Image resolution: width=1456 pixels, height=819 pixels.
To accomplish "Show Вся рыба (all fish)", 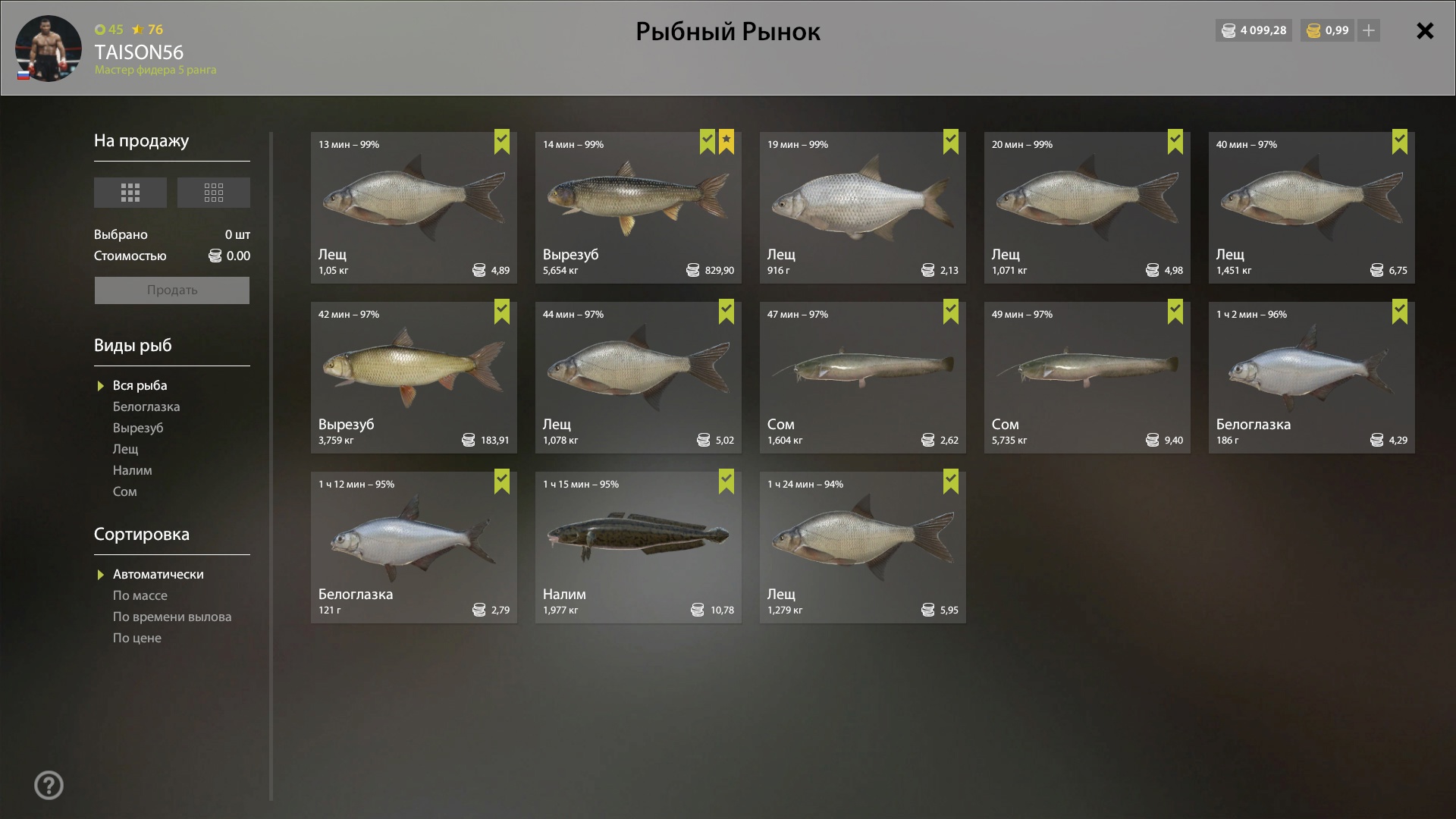I will click(x=140, y=386).
